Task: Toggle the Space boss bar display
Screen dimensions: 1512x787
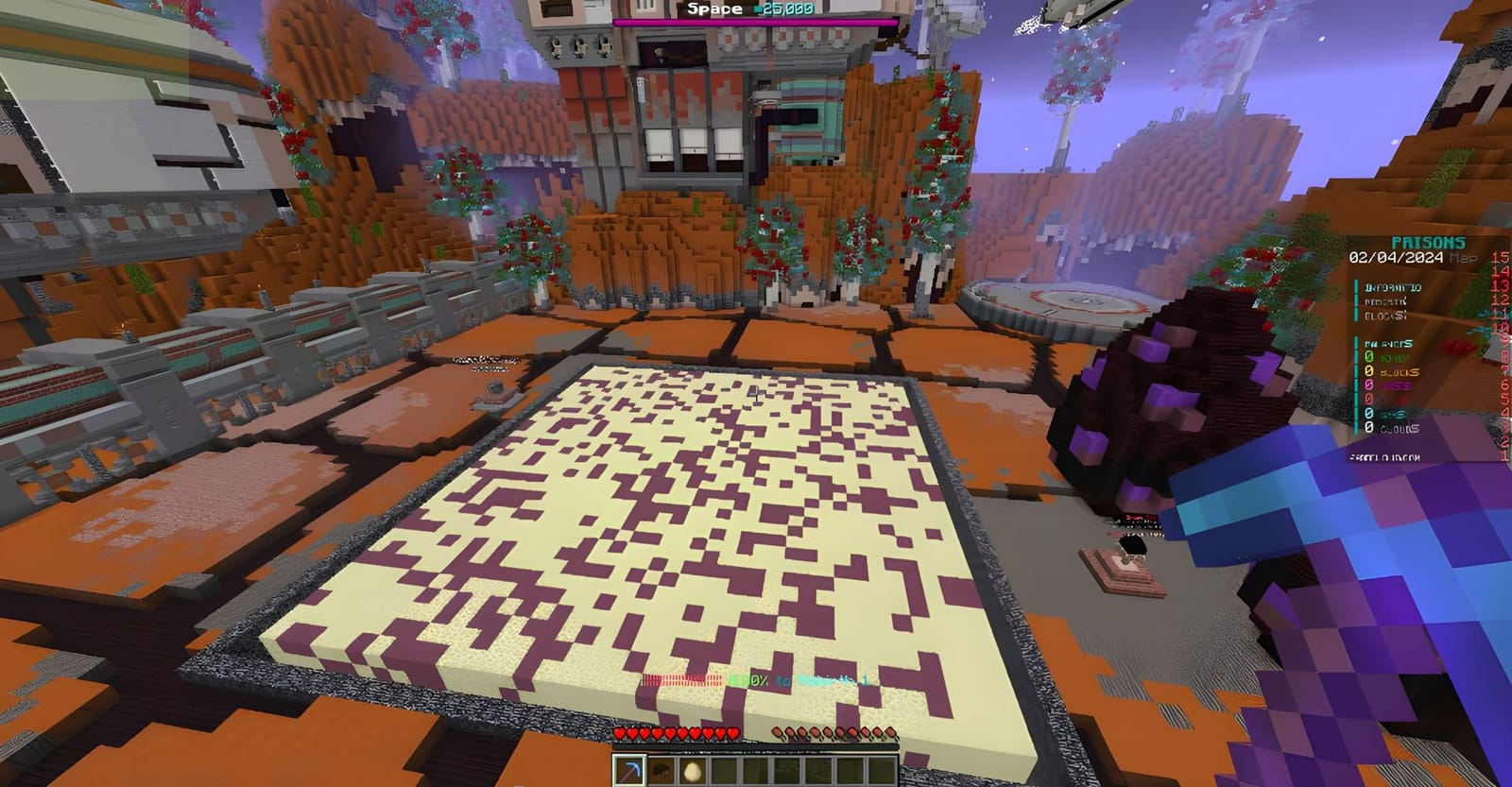Action: (715, 9)
